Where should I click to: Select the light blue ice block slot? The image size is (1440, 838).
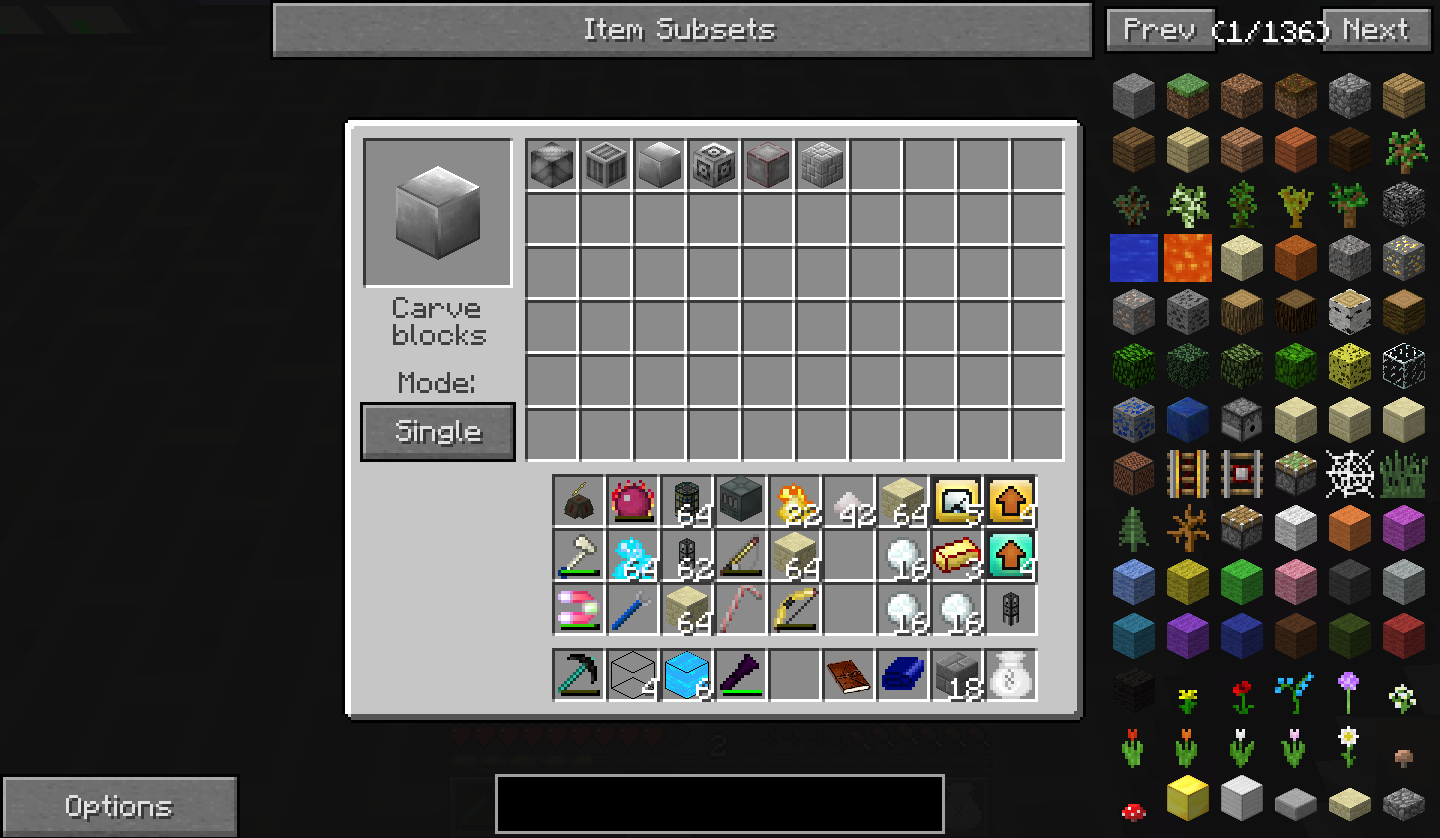(x=687, y=674)
